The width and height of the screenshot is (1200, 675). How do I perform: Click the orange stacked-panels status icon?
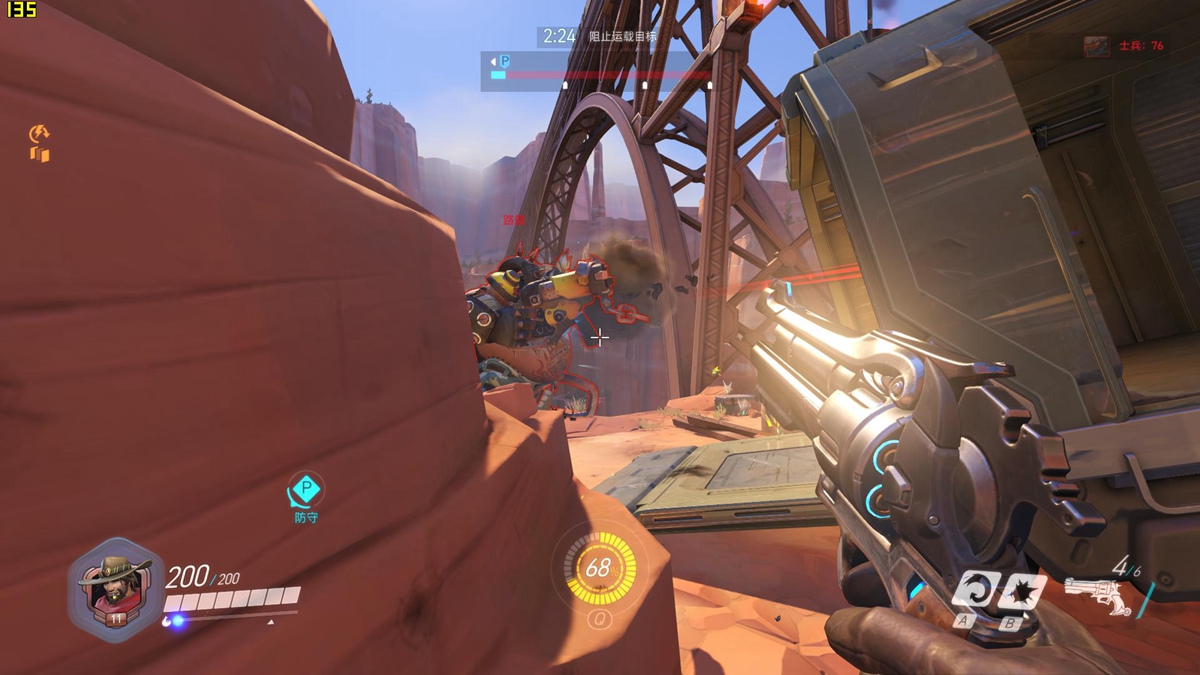40,154
